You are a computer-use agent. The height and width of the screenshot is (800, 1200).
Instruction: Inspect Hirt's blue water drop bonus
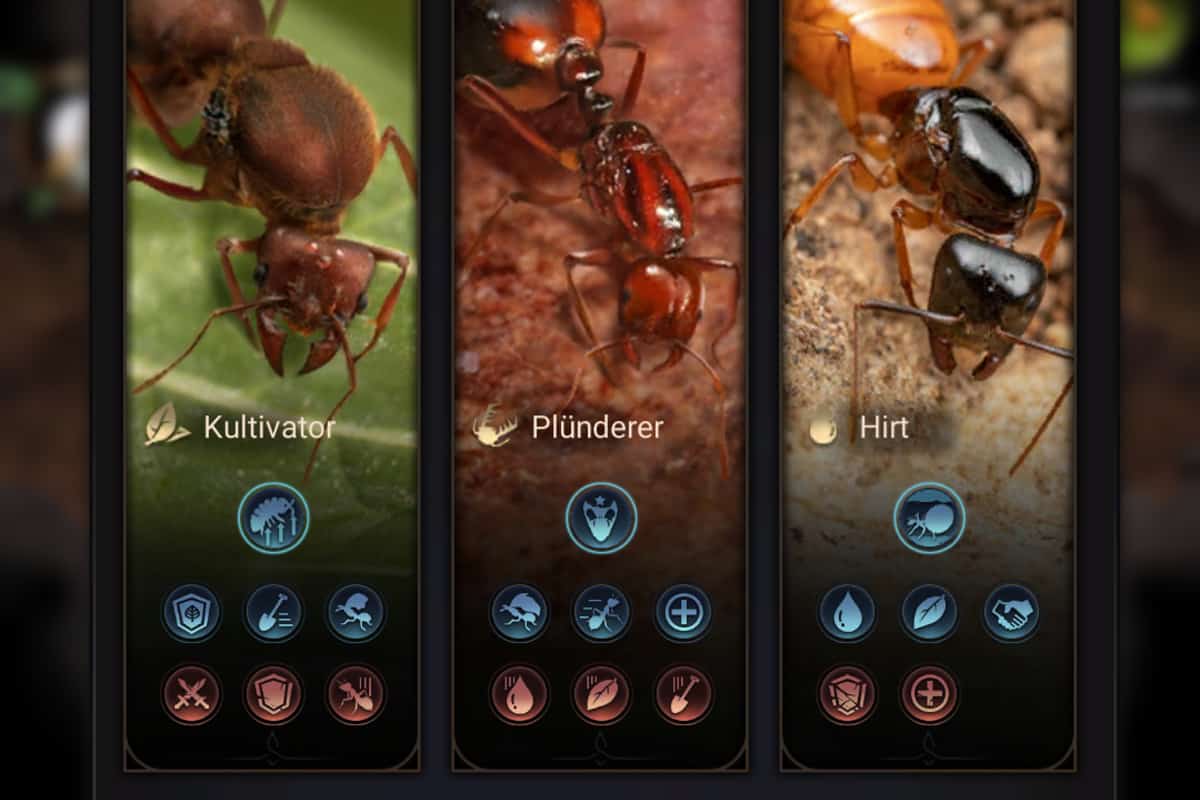[x=847, y=613]
